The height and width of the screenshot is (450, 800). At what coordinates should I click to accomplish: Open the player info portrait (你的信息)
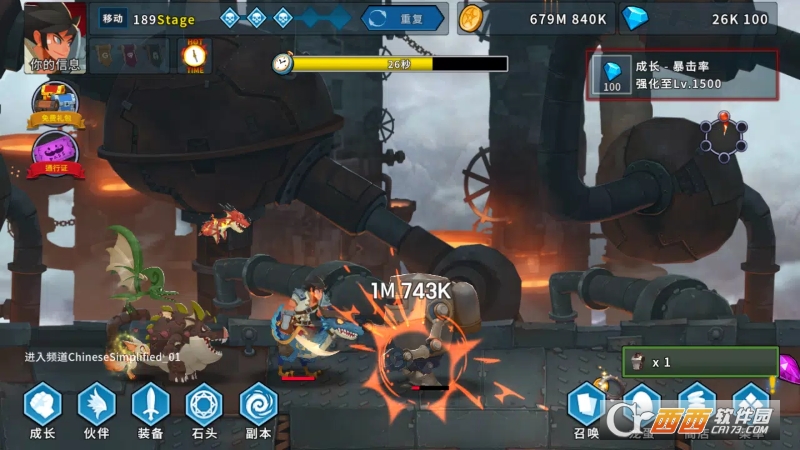click(56, 38)
